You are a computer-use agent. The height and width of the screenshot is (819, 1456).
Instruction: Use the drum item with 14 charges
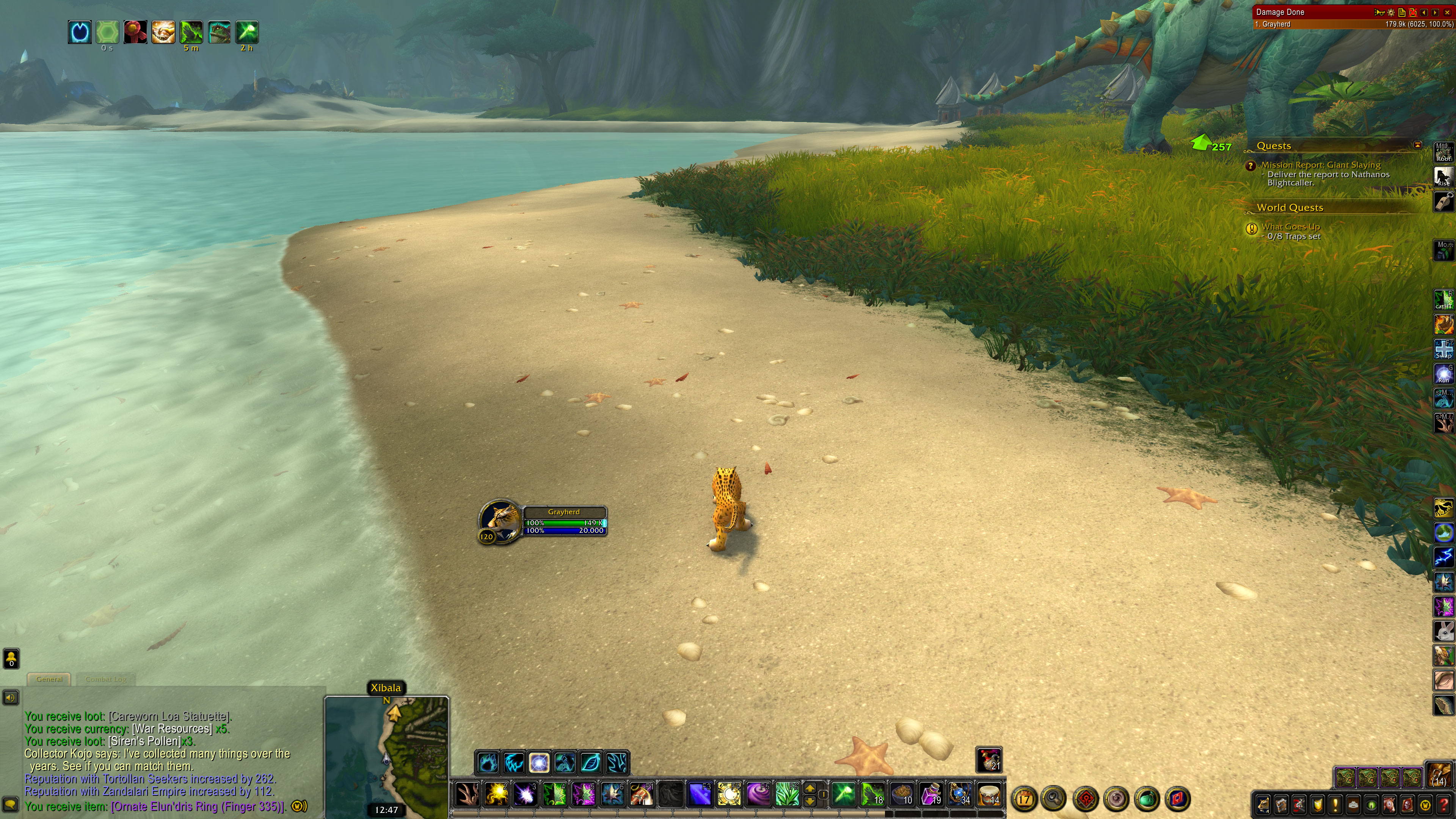coord(989,795)
